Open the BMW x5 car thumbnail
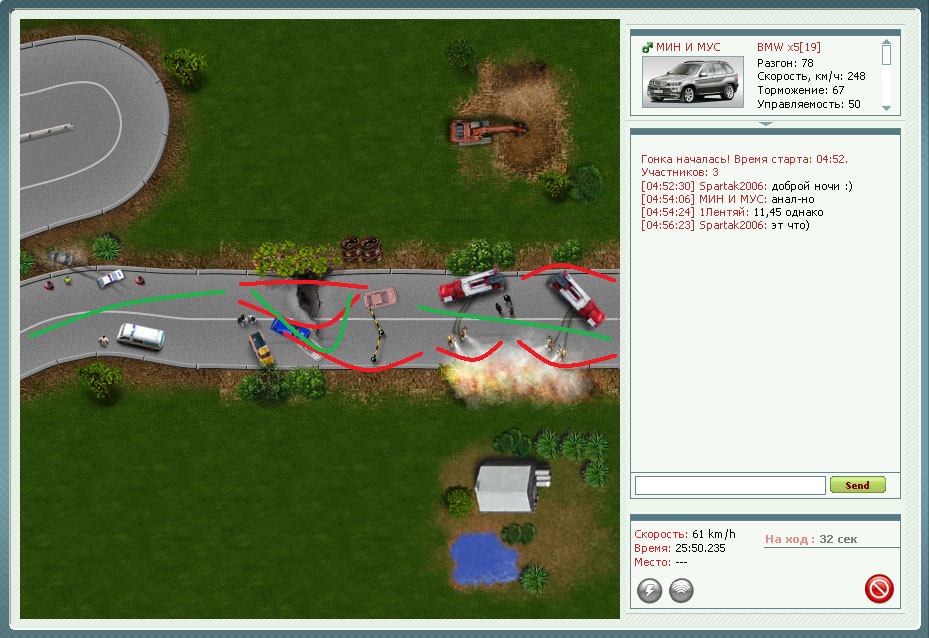929x638 pixels. 694,81
